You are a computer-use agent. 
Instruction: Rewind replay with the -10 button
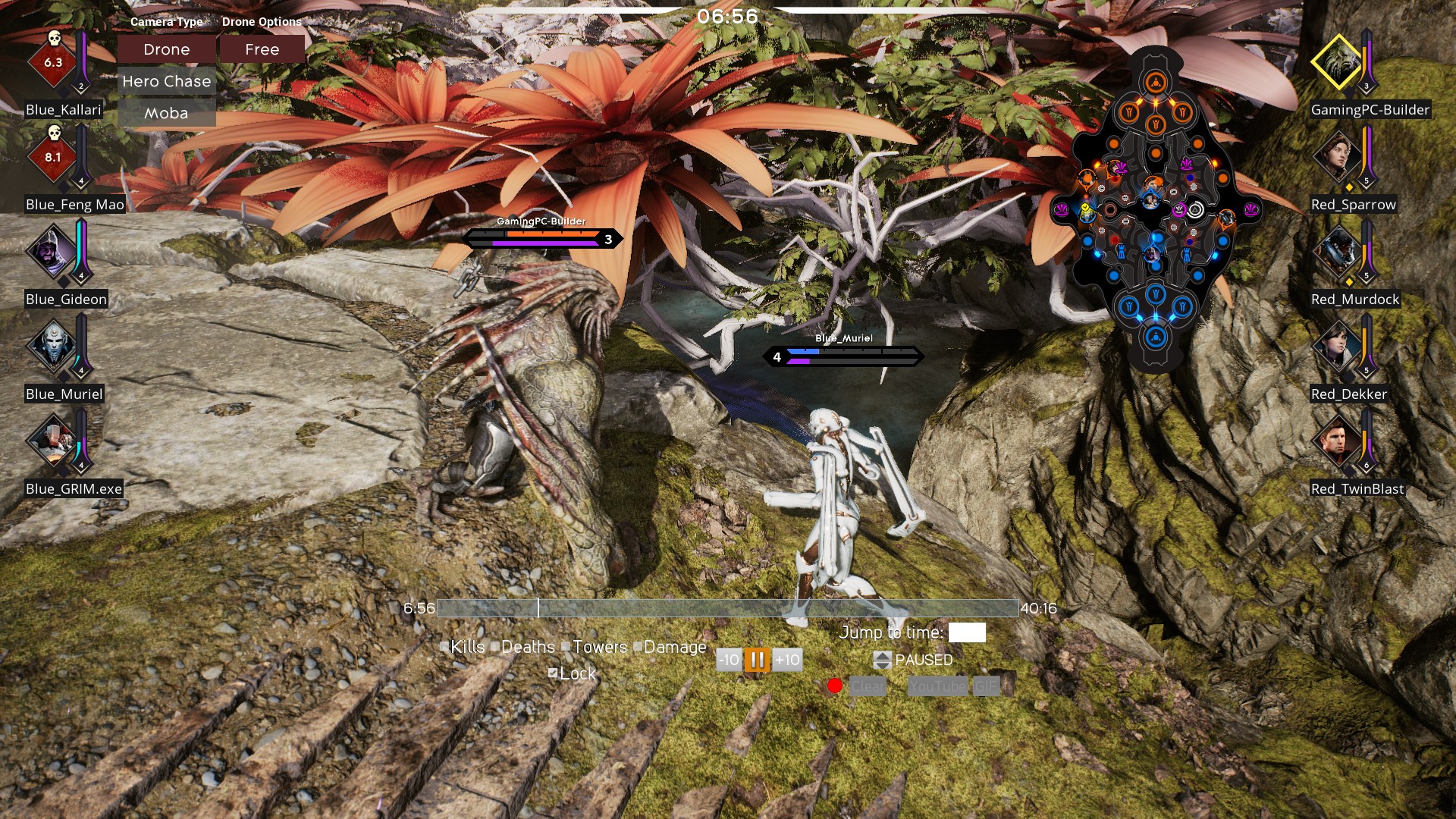click(x=728, y=660)
